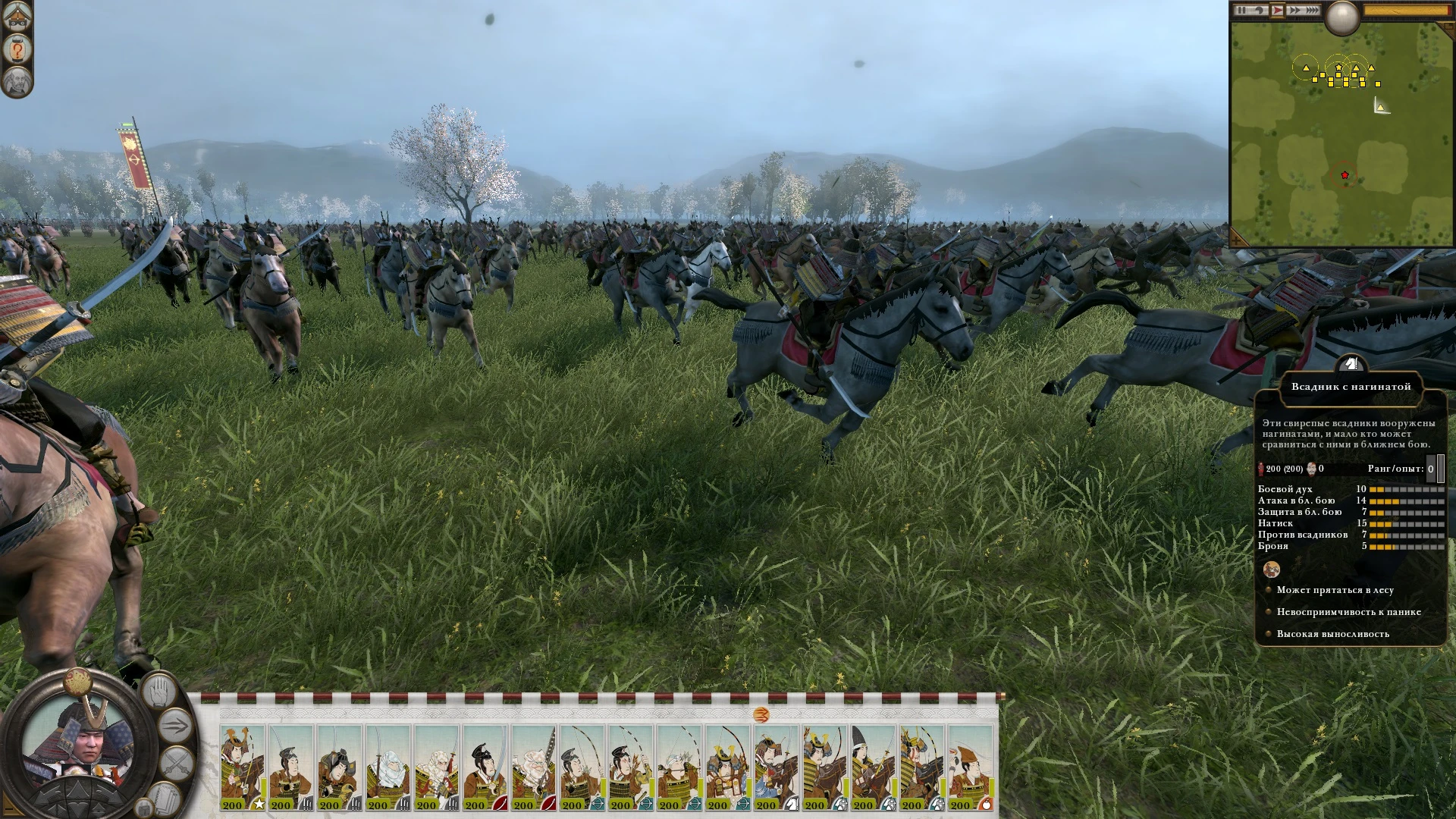Open the general's portrait icon on the left edge
Screen dimensions: 1456x819
(x=17, y=82)
